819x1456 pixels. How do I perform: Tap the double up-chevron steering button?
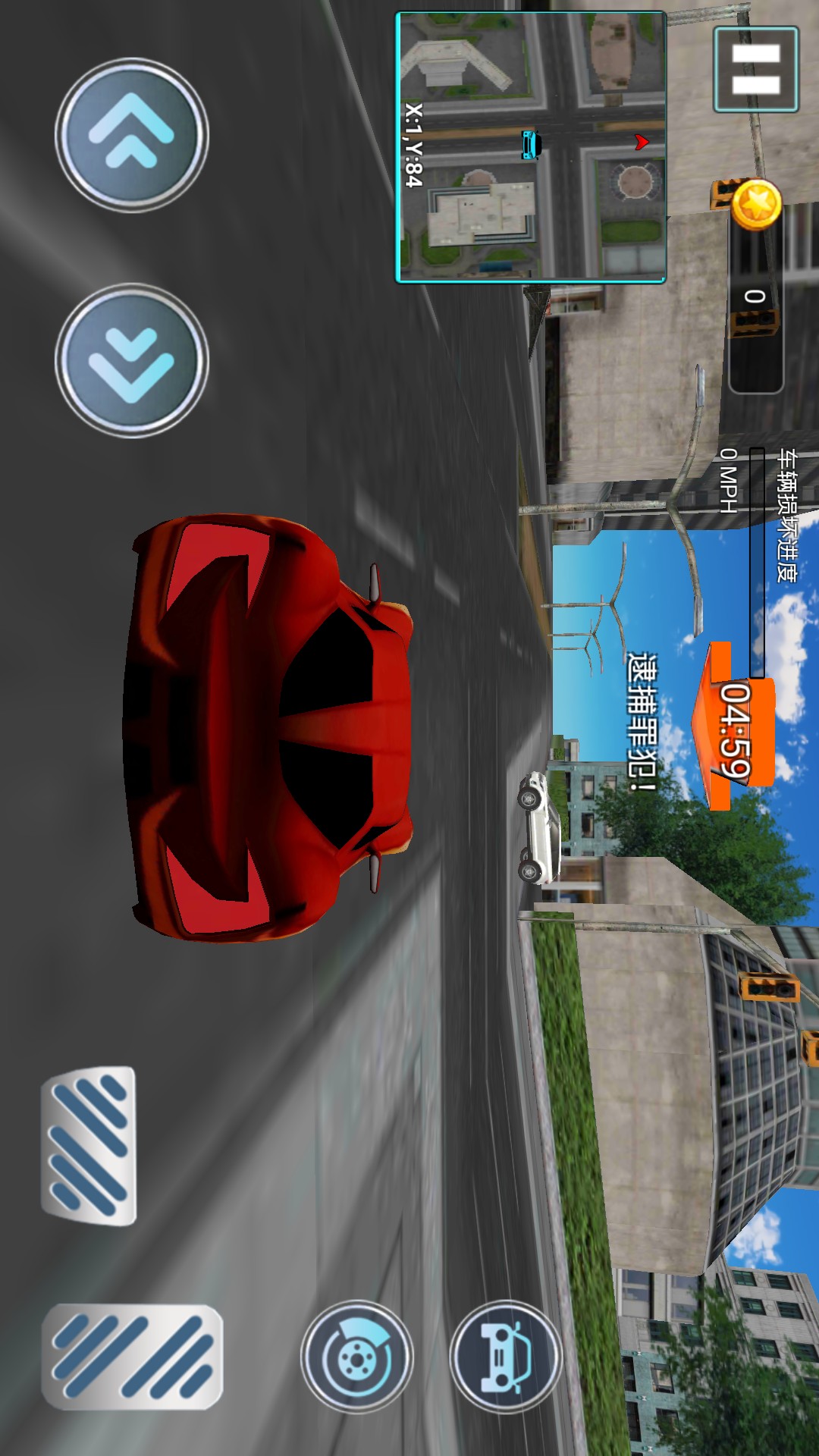(x=132, y=135)
